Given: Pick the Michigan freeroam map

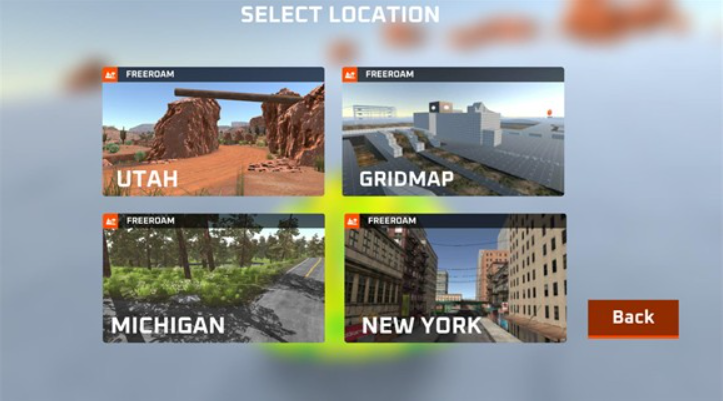Looking at the screenshot, I should click(x=213, y=278).
